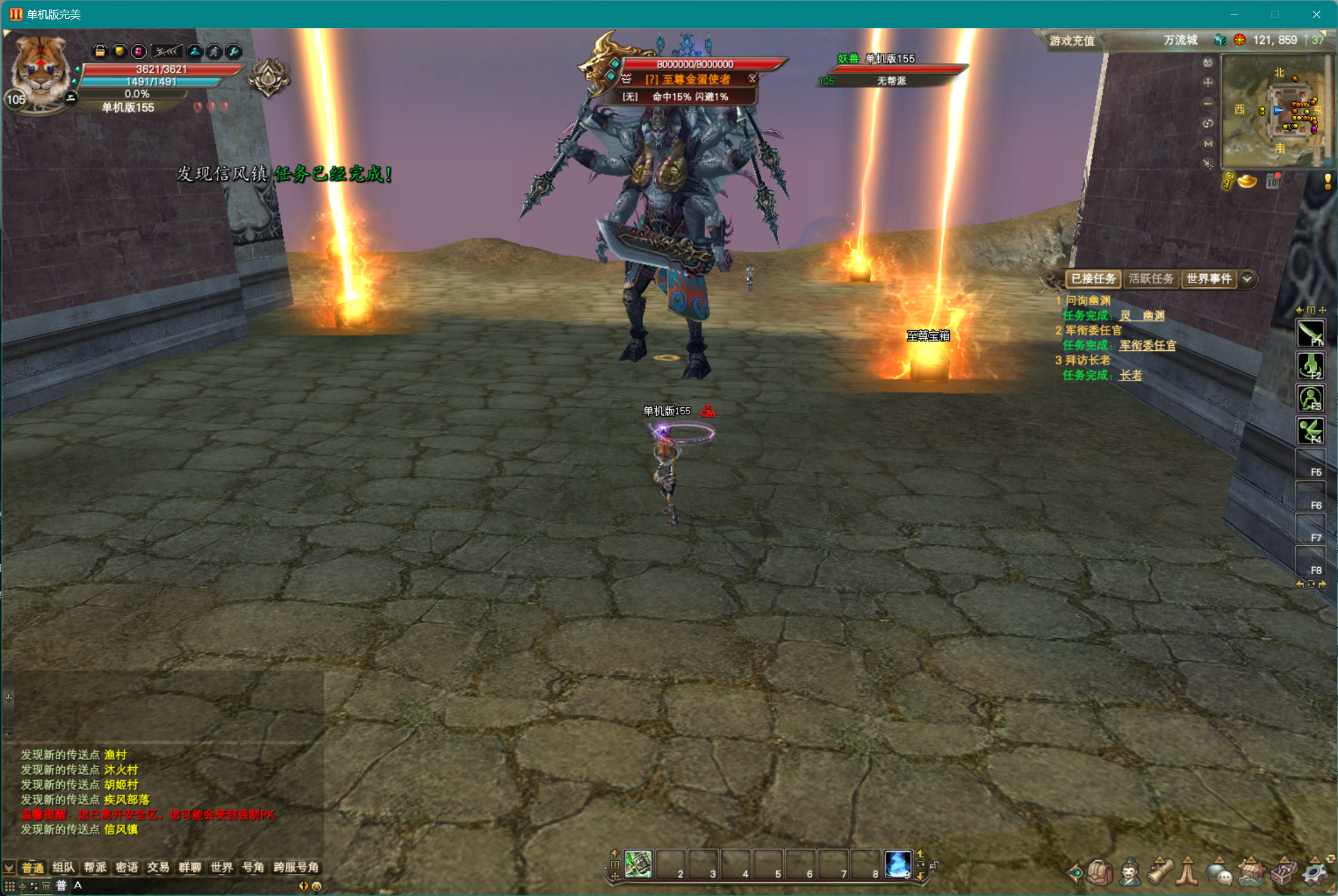The width and height of the screenshot is (1338, 896).
Task: Follow the 长老 quest link
Action: [1130, 375]
